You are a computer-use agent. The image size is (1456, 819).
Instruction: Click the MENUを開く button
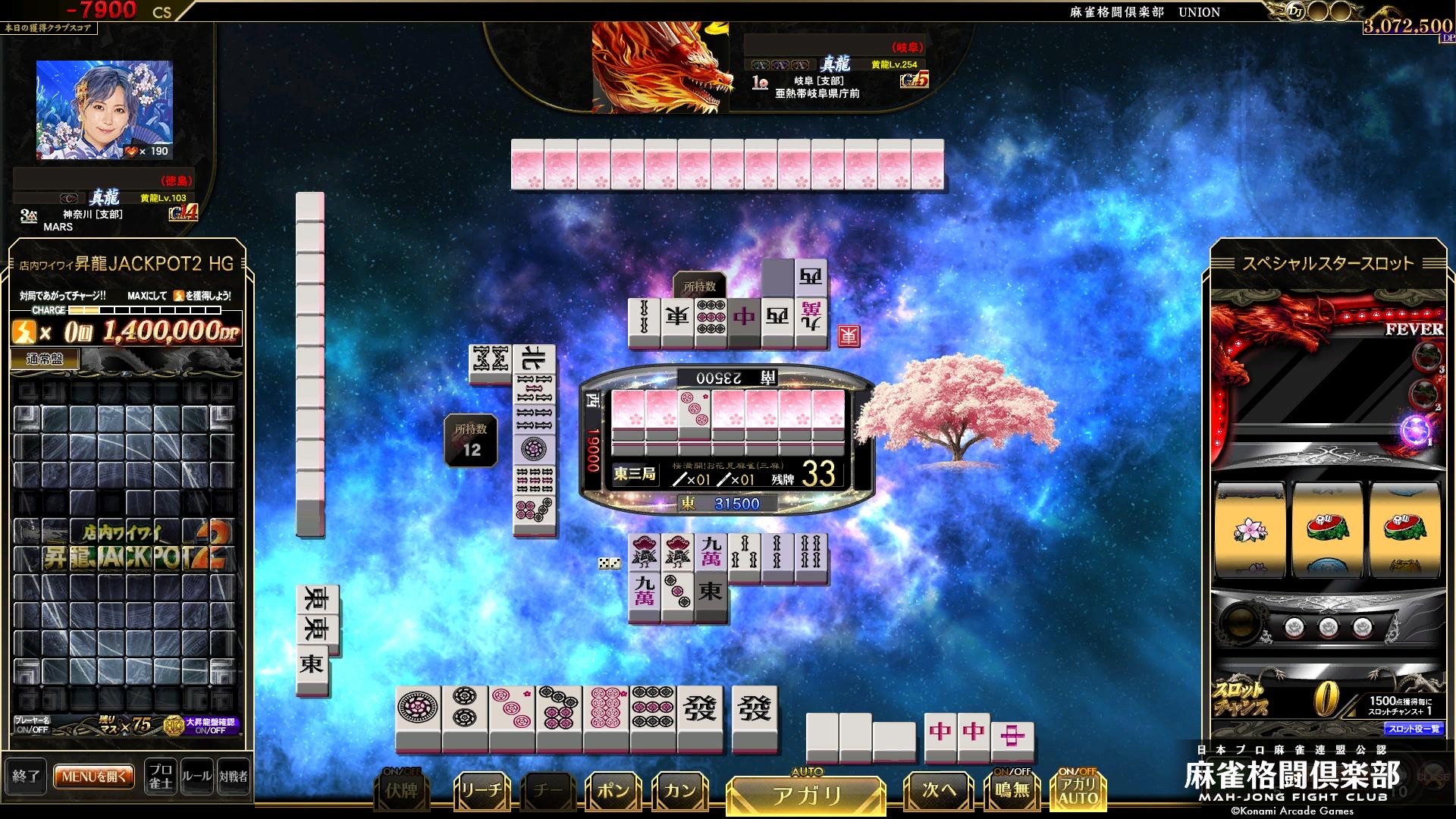[x=94, y=777]
